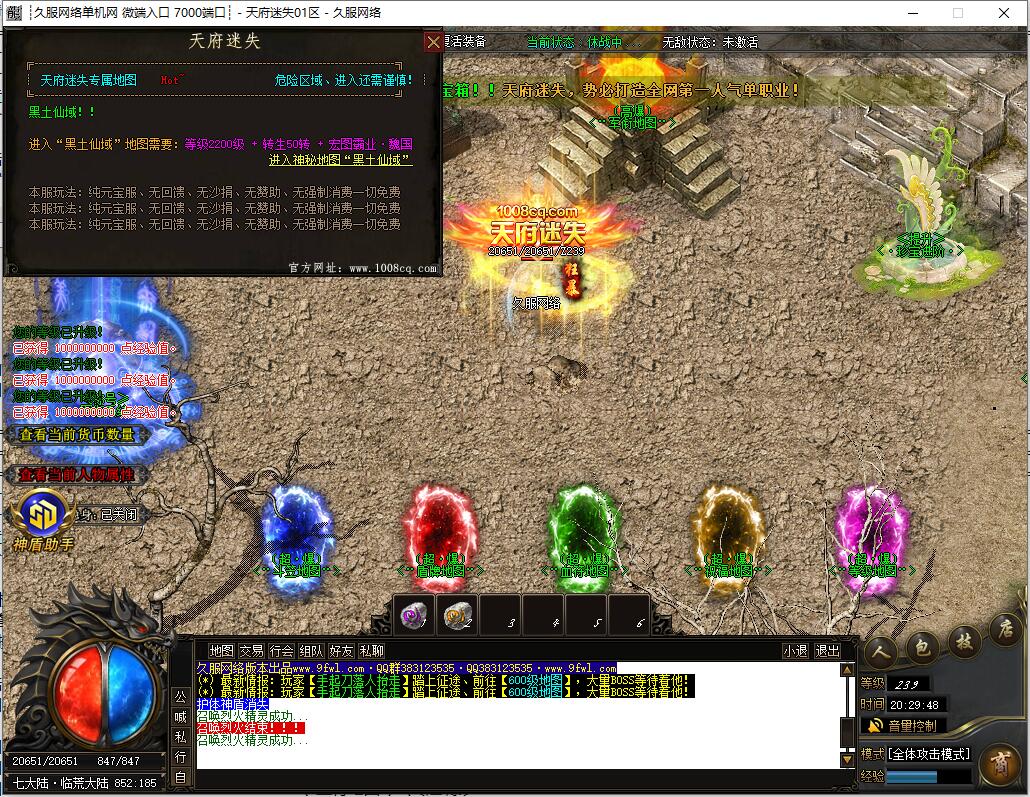Switch to the 地图 chat tab
1030x797 pixels.
[222, 650]
